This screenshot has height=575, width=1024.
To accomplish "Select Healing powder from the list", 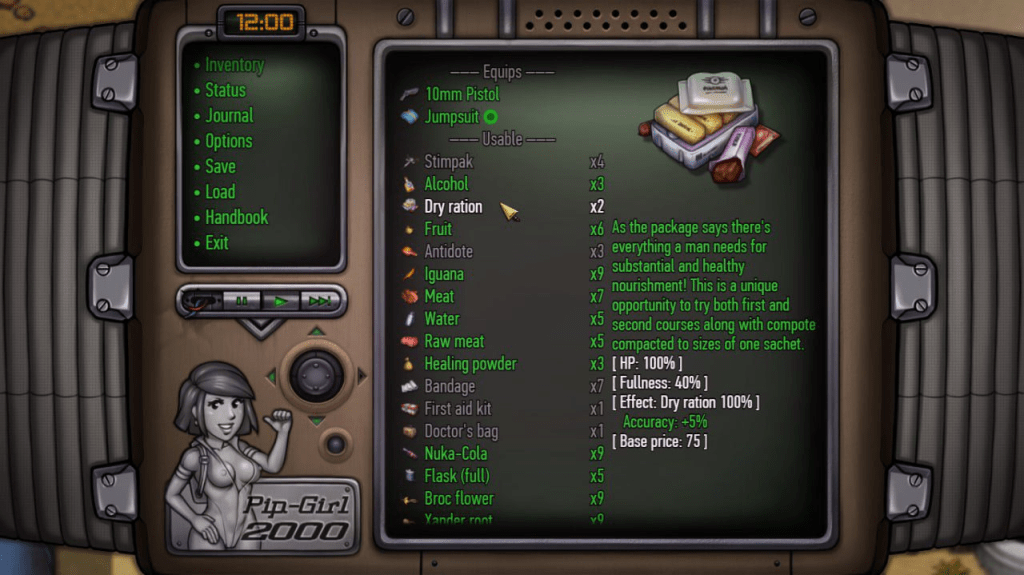I will point(470,364).
